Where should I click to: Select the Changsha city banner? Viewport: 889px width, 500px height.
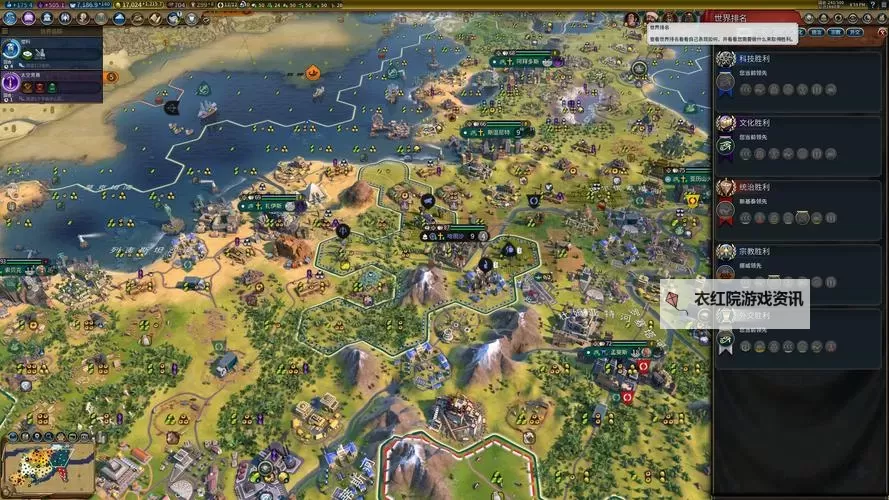tap(273, 205)
